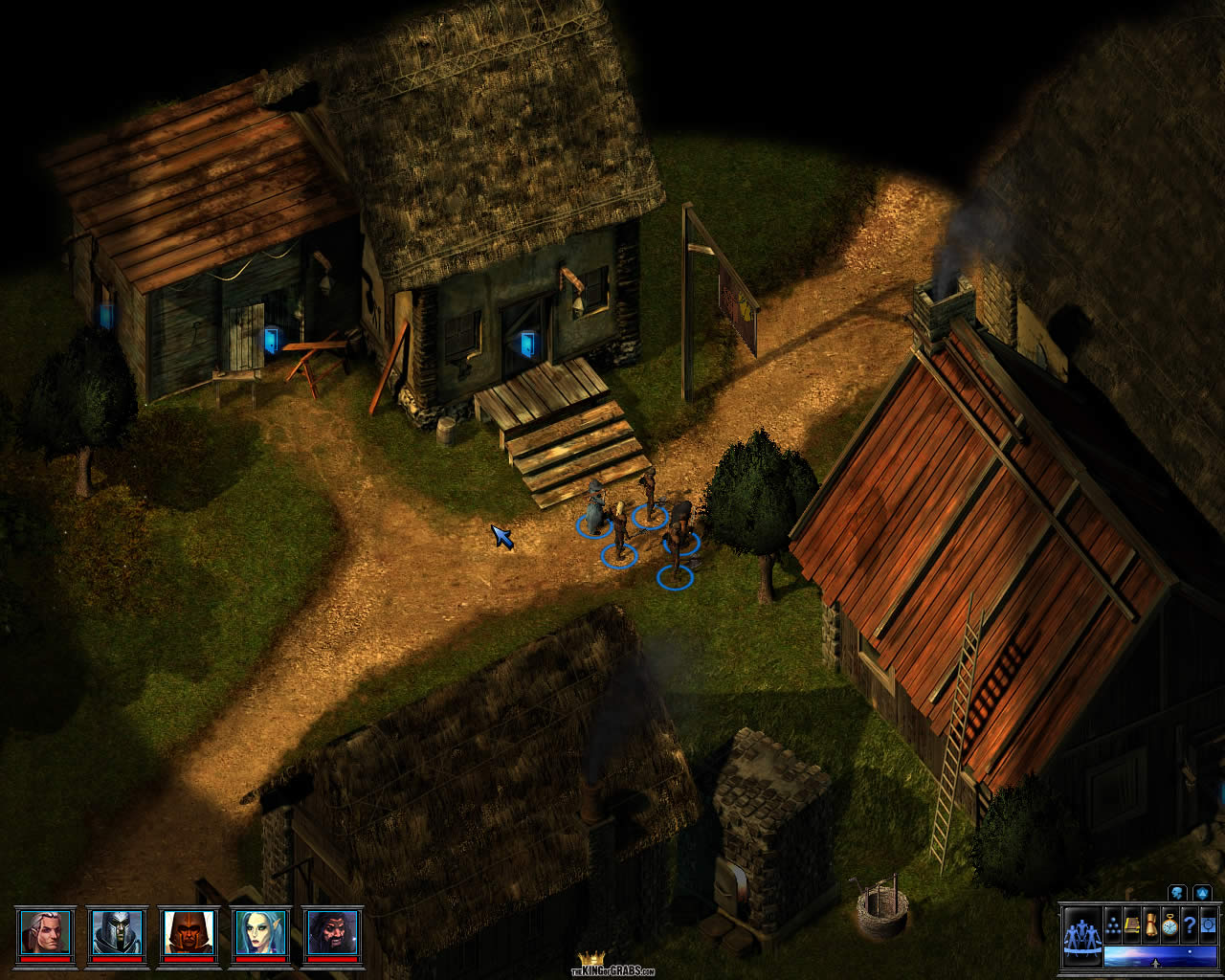Viewport: 1225px width, 980px height.
Task: Pick the blue-haired elf woman portrait
Action: coord(260,932)
